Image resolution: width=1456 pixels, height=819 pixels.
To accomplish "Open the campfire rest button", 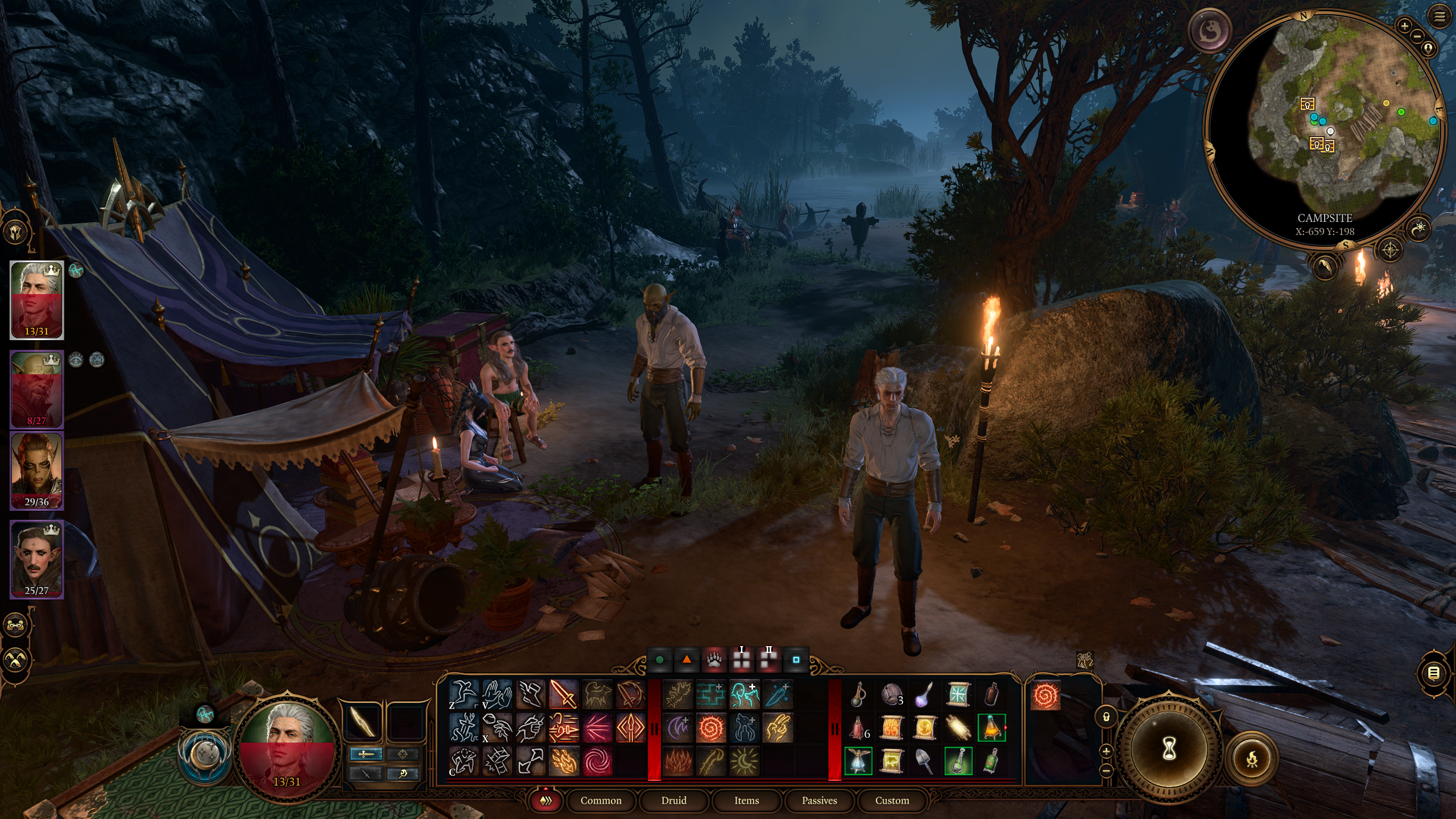I will click(1251, 759).
